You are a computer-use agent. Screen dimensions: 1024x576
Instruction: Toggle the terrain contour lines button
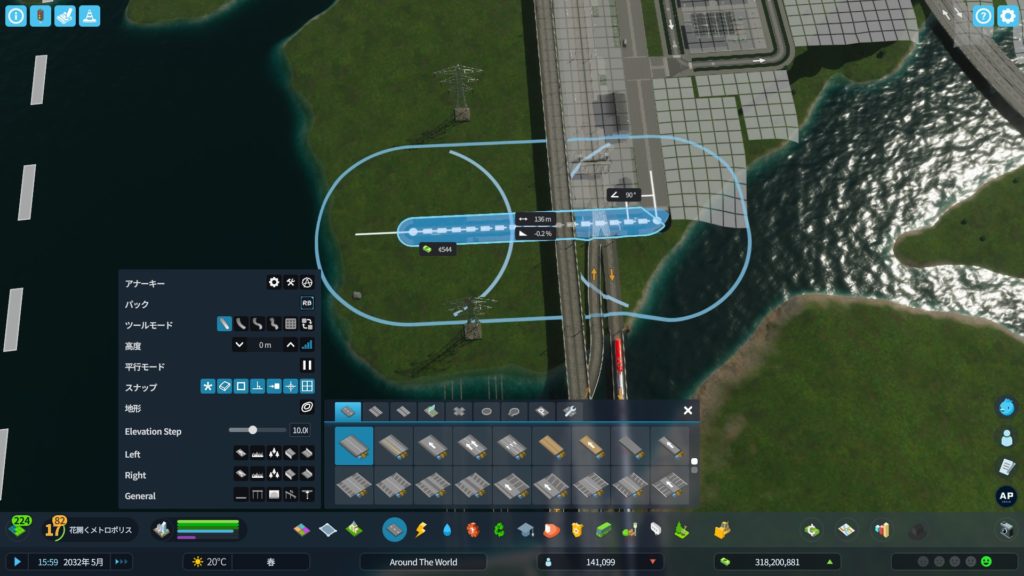[307, 408]
